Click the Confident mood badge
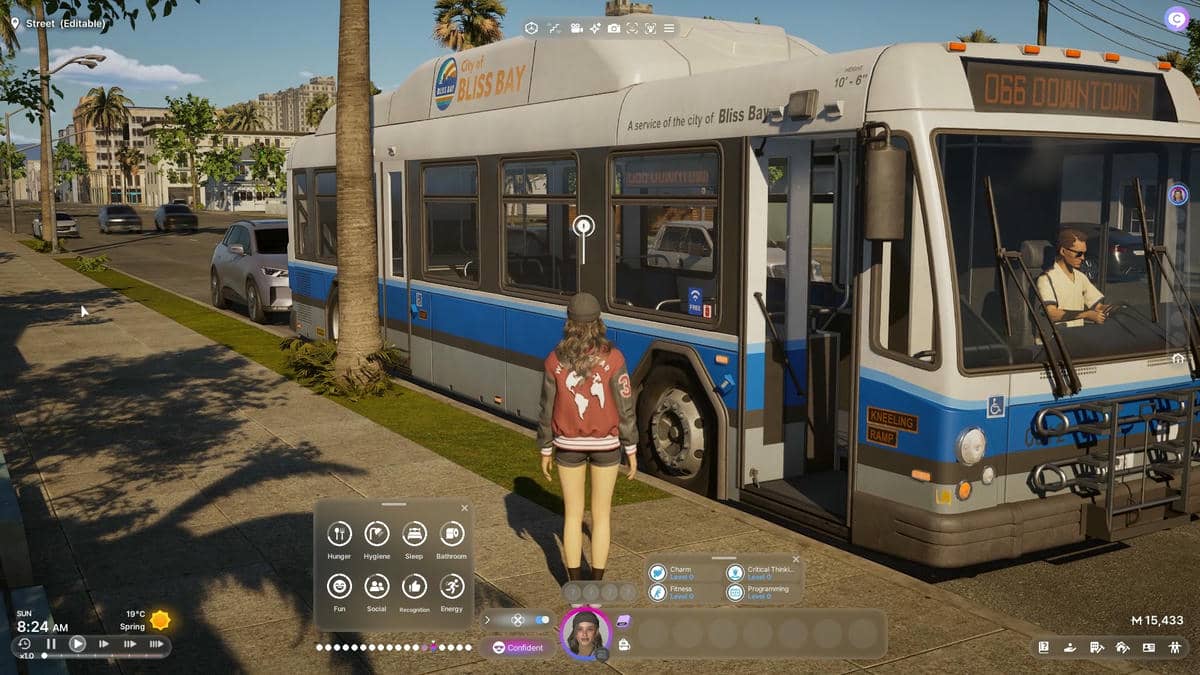Viewport: 1200px width, 675px height. point(518,647)
